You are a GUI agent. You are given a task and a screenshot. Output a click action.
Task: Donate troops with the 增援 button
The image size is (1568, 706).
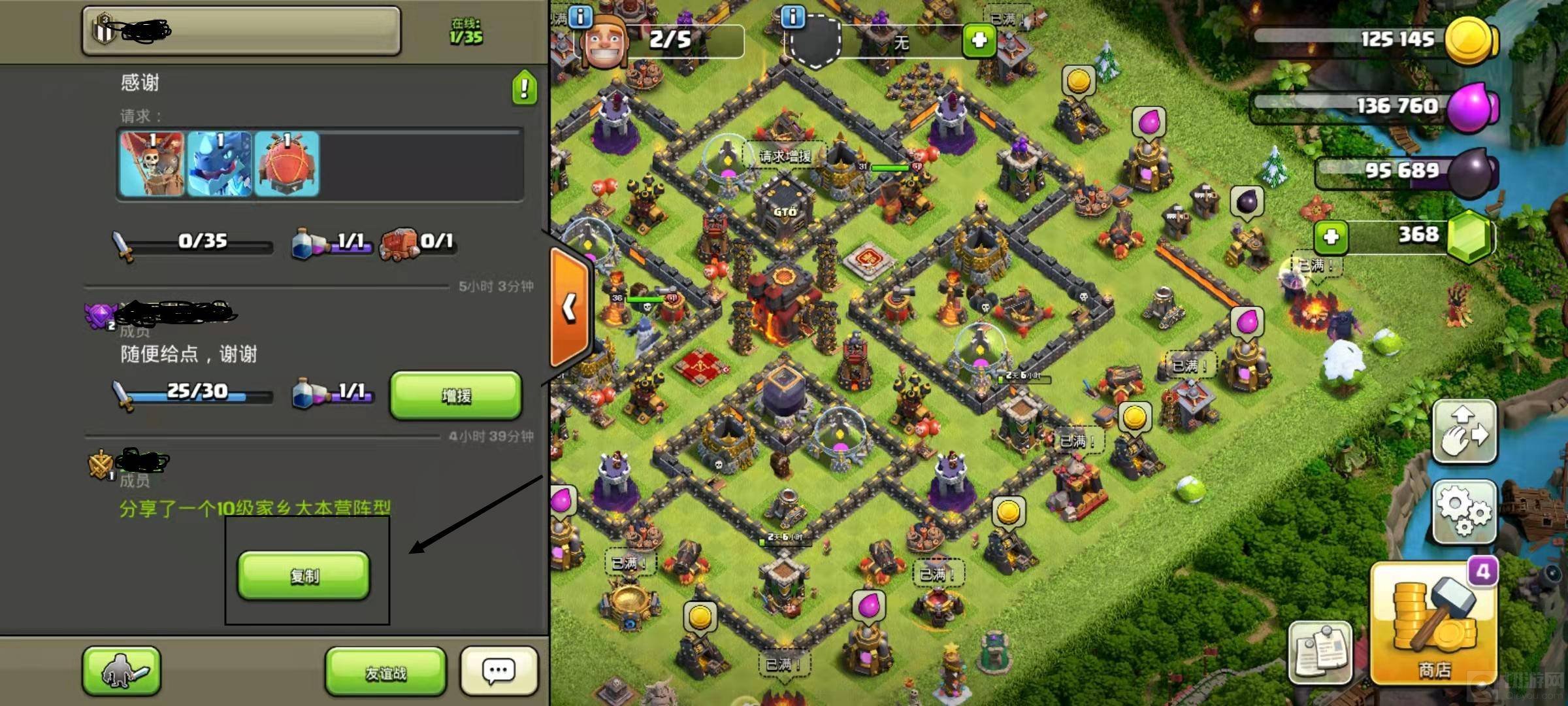456,395
